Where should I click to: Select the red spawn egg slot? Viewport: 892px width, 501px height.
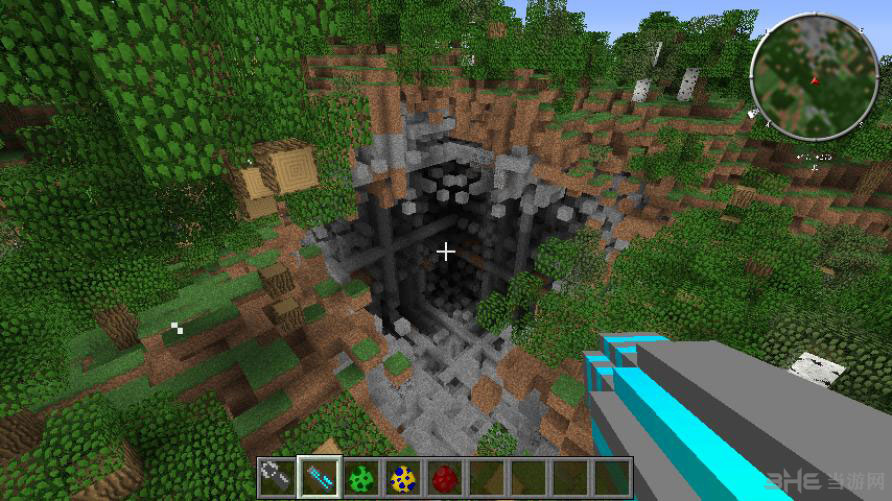point(445,477)
